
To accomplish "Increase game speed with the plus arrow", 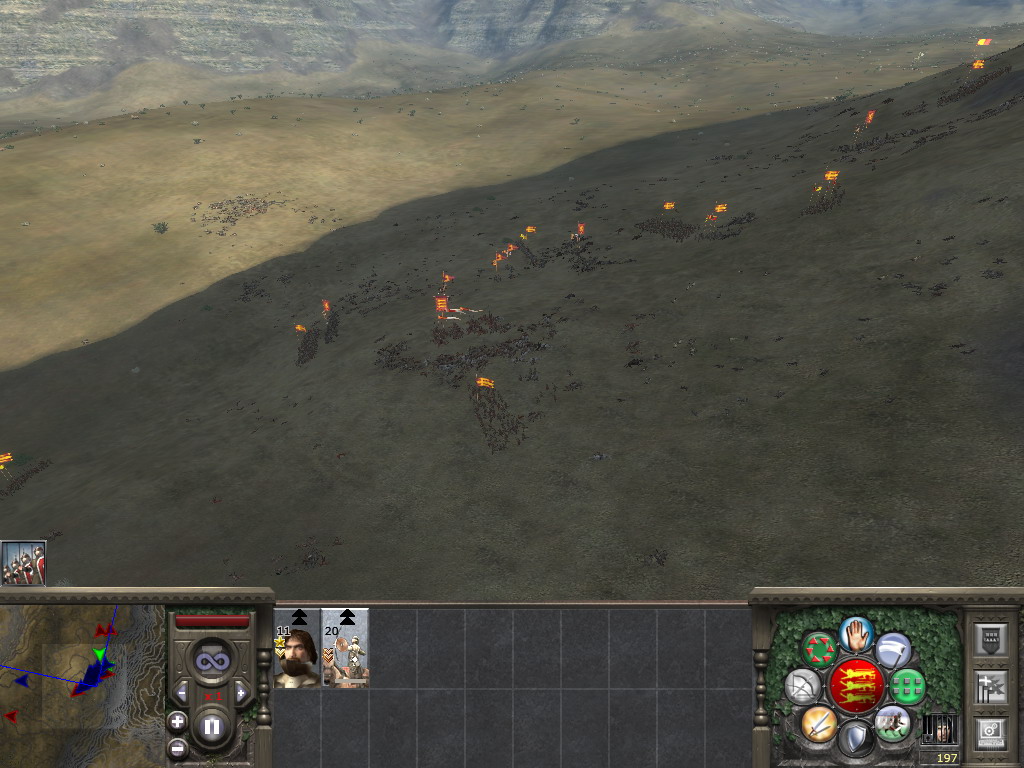I will [x=241, y=692].
